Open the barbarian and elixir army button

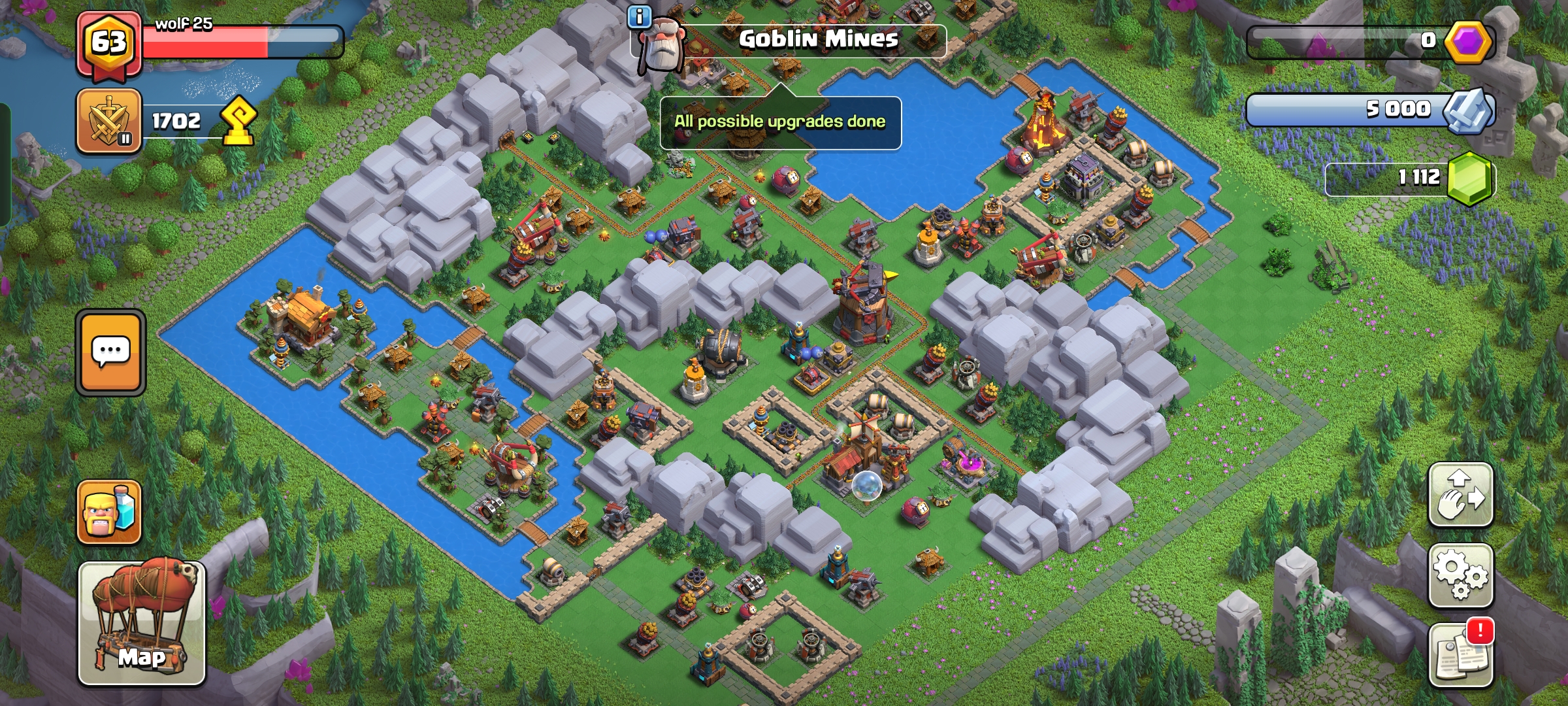pos(109,513)
